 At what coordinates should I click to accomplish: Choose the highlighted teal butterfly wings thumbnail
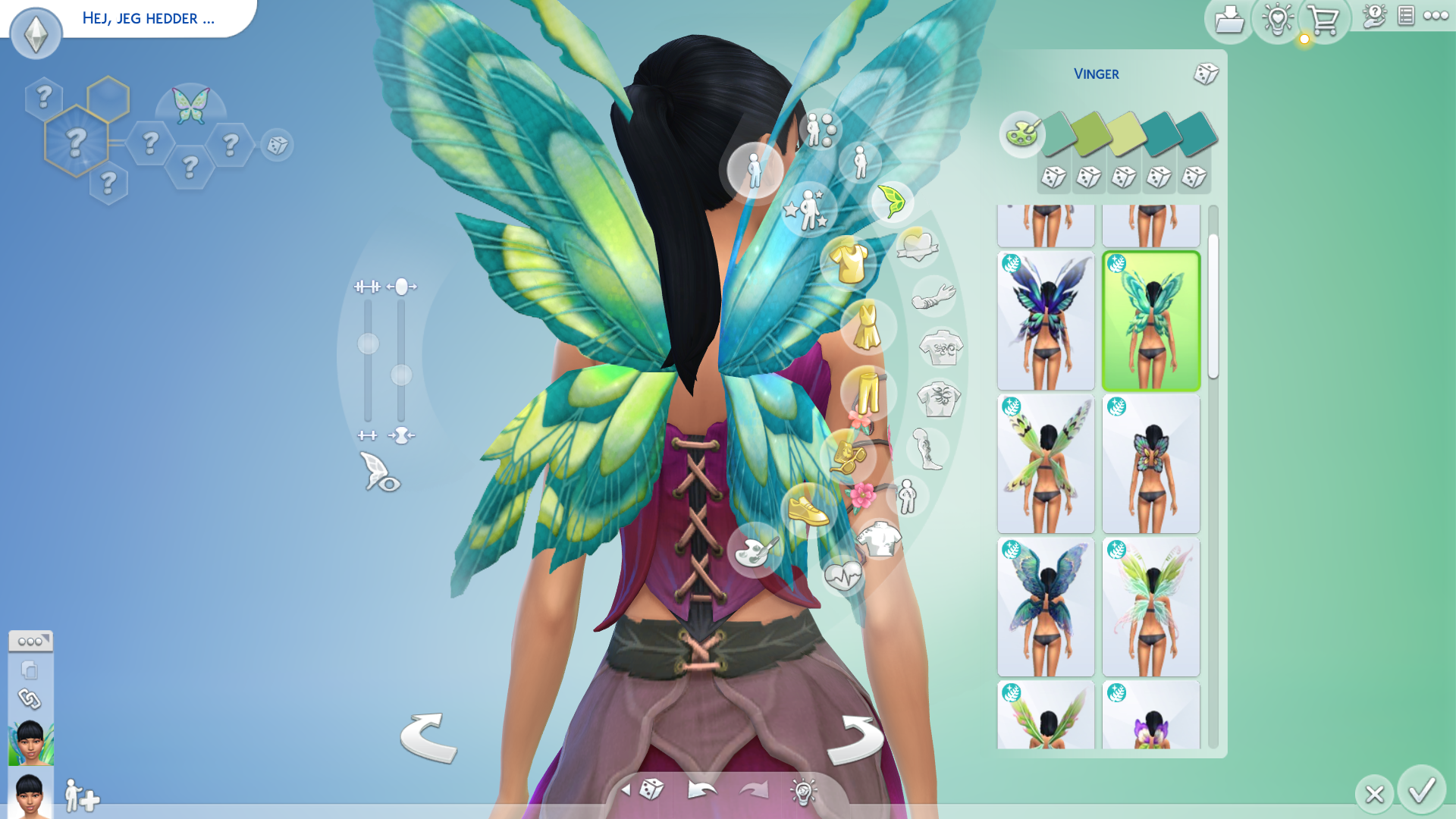(x=1150, y=321)
